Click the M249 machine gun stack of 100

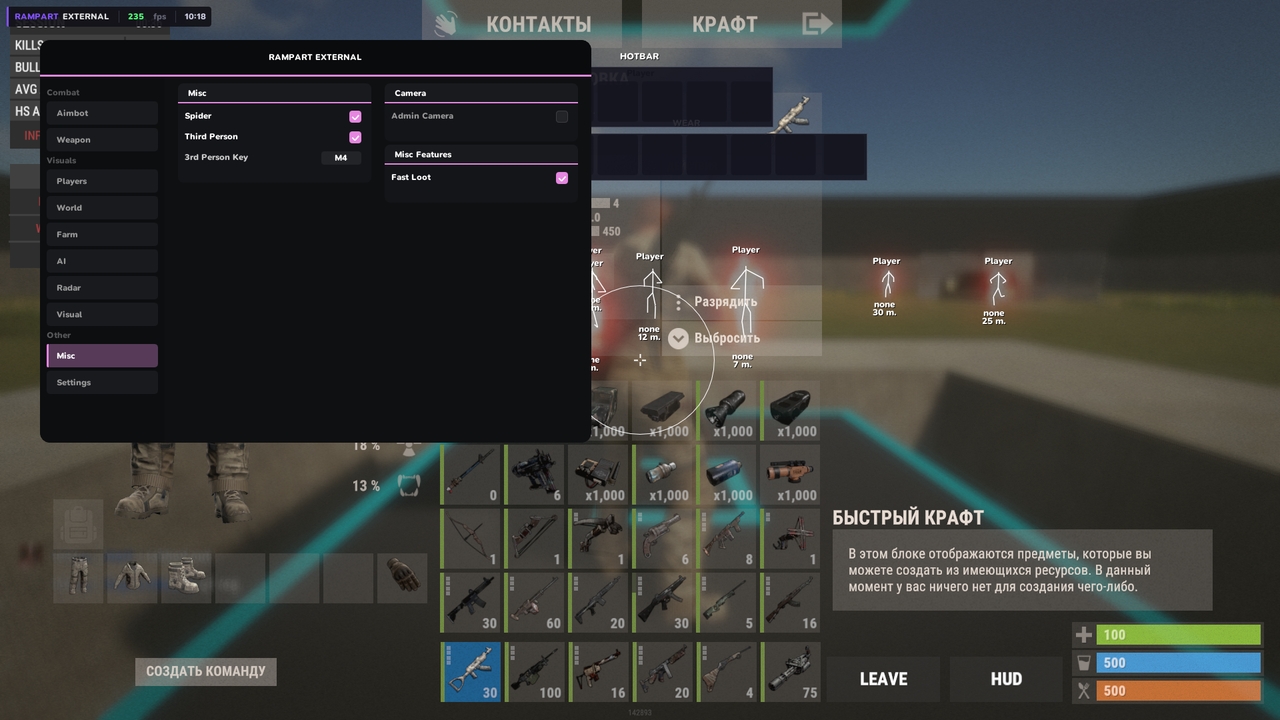tap(535, 671)
